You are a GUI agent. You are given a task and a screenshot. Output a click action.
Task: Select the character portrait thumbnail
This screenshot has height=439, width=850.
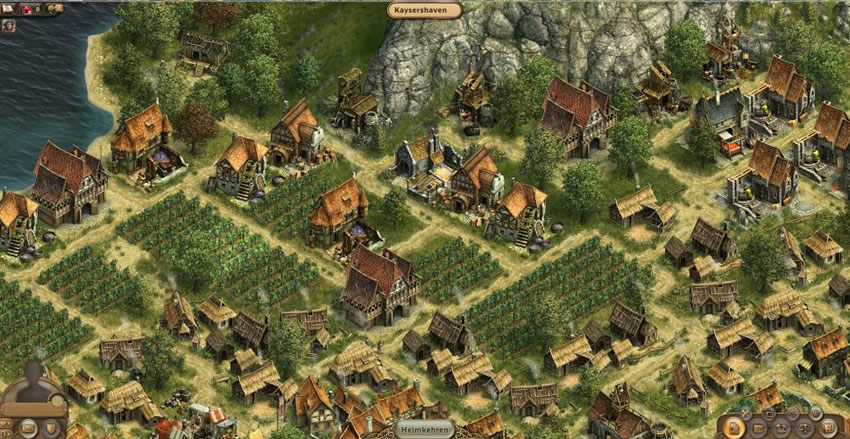(x=9, y=26)
